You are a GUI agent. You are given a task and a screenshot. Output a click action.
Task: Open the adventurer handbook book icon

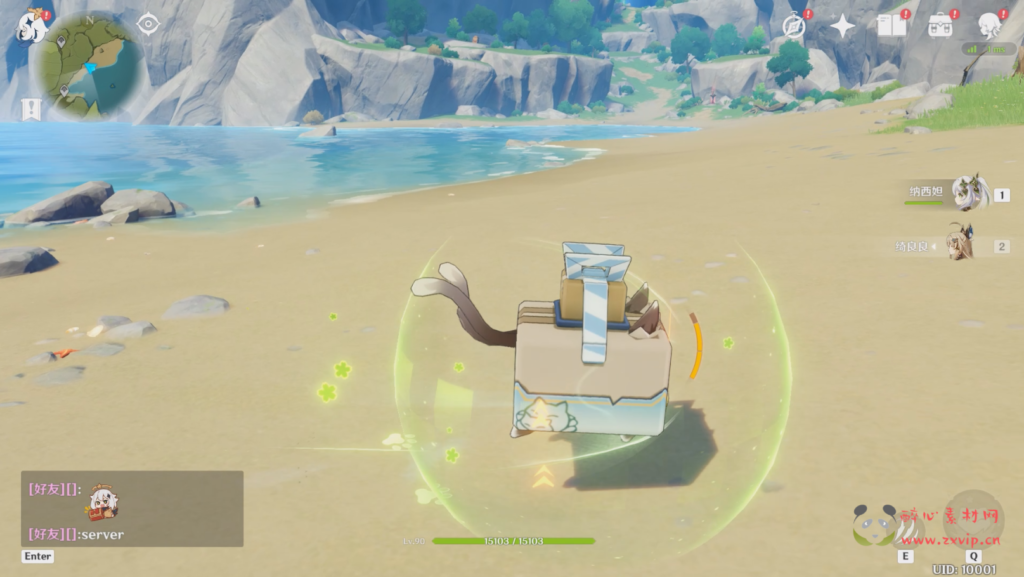(x=890, y=26)
